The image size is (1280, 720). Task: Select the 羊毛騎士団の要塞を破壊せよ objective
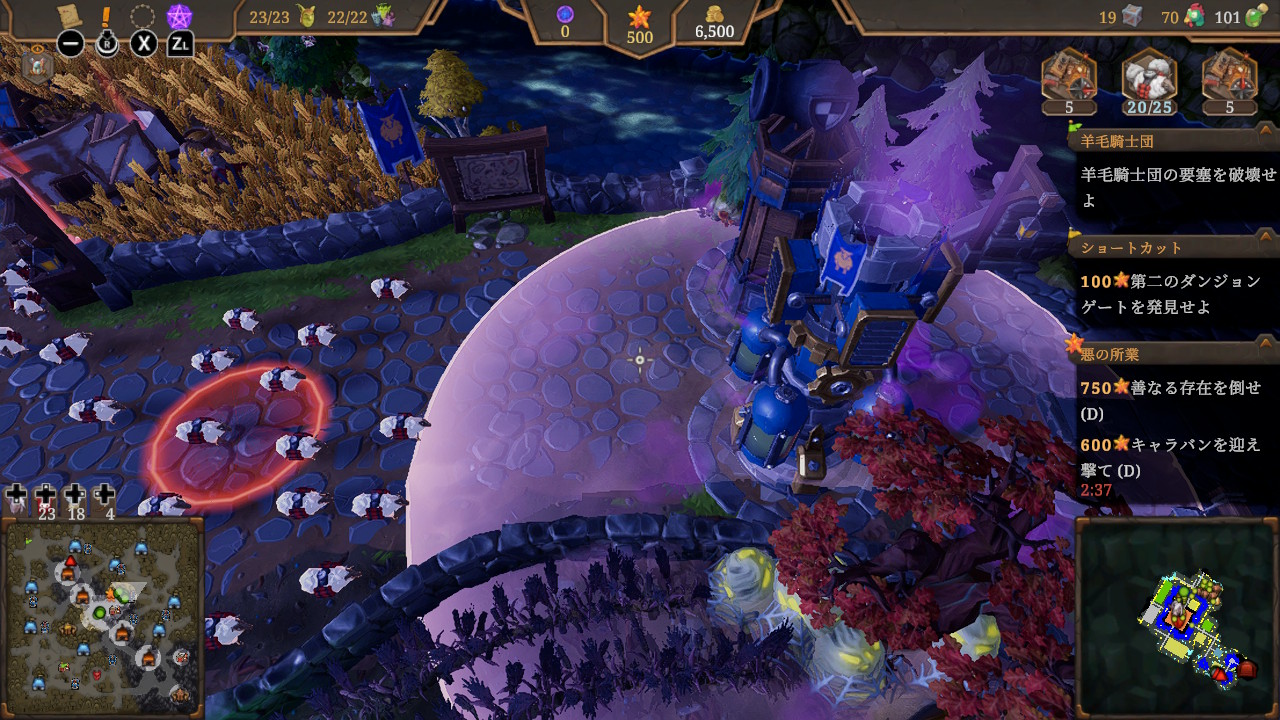coord(1178,186)
